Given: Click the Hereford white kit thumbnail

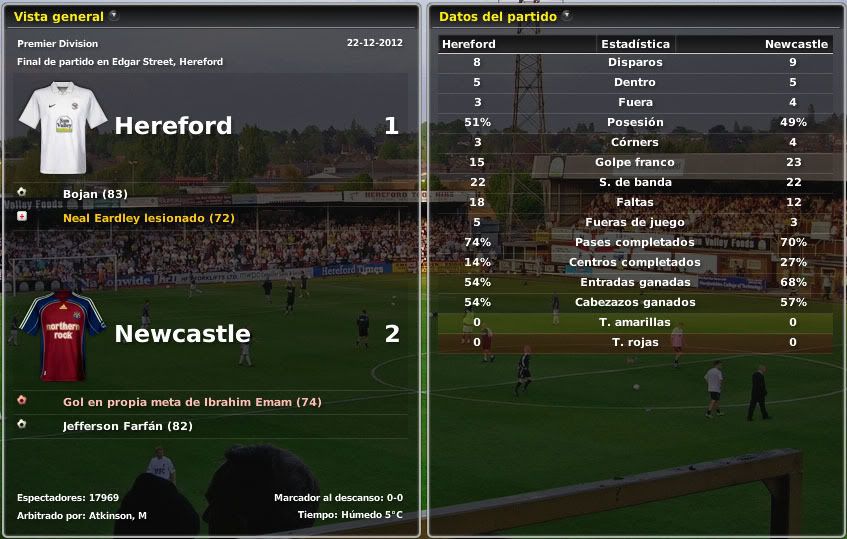Looking at the screenshot, I should [x=62, y=127].
